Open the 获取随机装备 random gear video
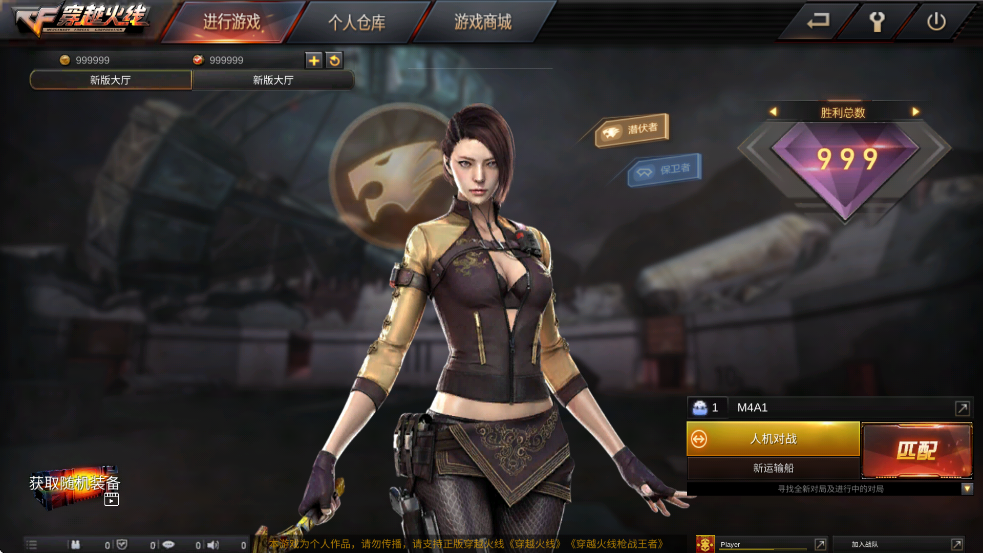This screenshot has width=983, height=553. [76, 487]
